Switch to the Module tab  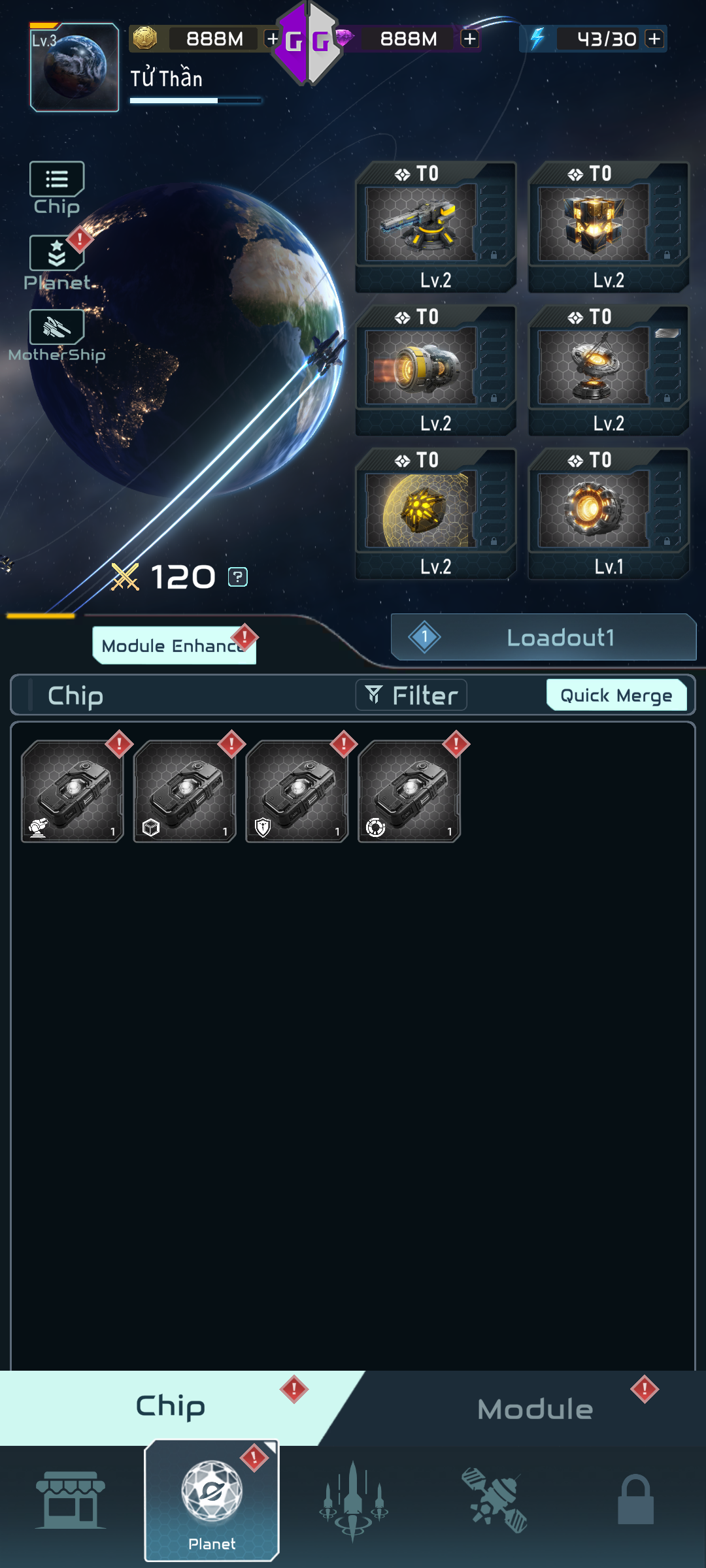(x=535, y=1409)
